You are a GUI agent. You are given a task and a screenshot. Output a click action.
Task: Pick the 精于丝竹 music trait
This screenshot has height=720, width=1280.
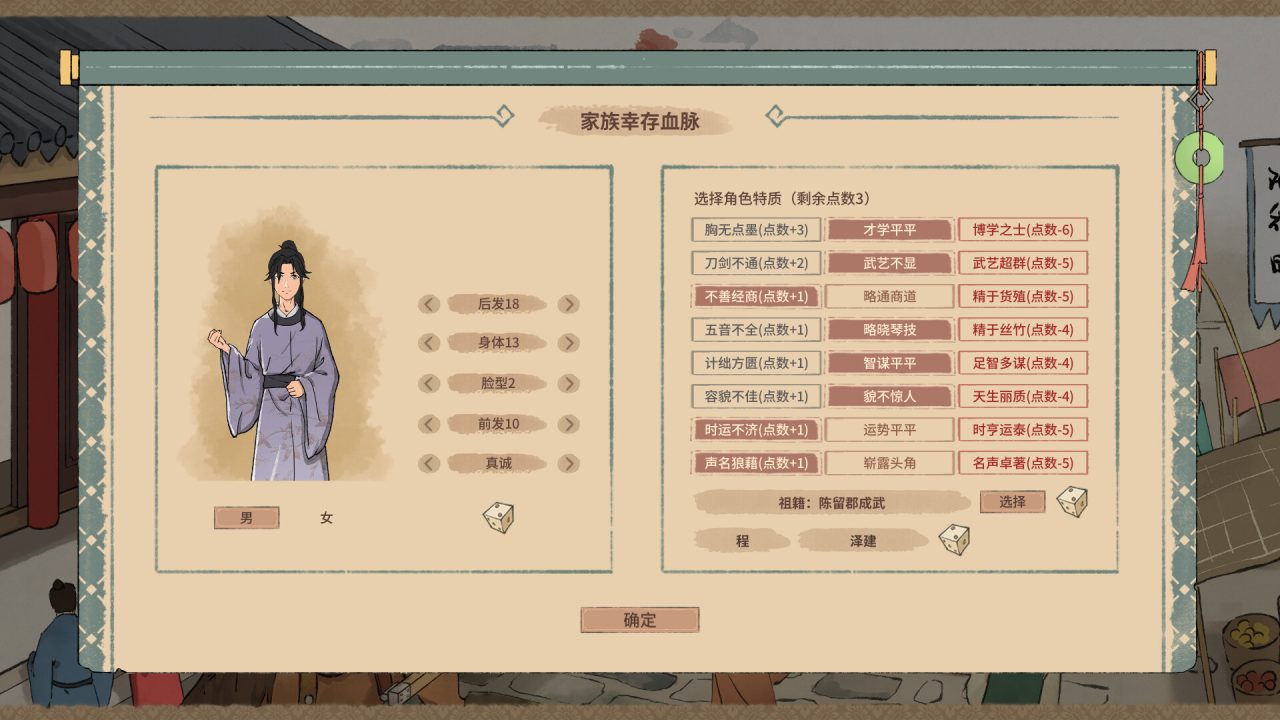pos(1019,330)
